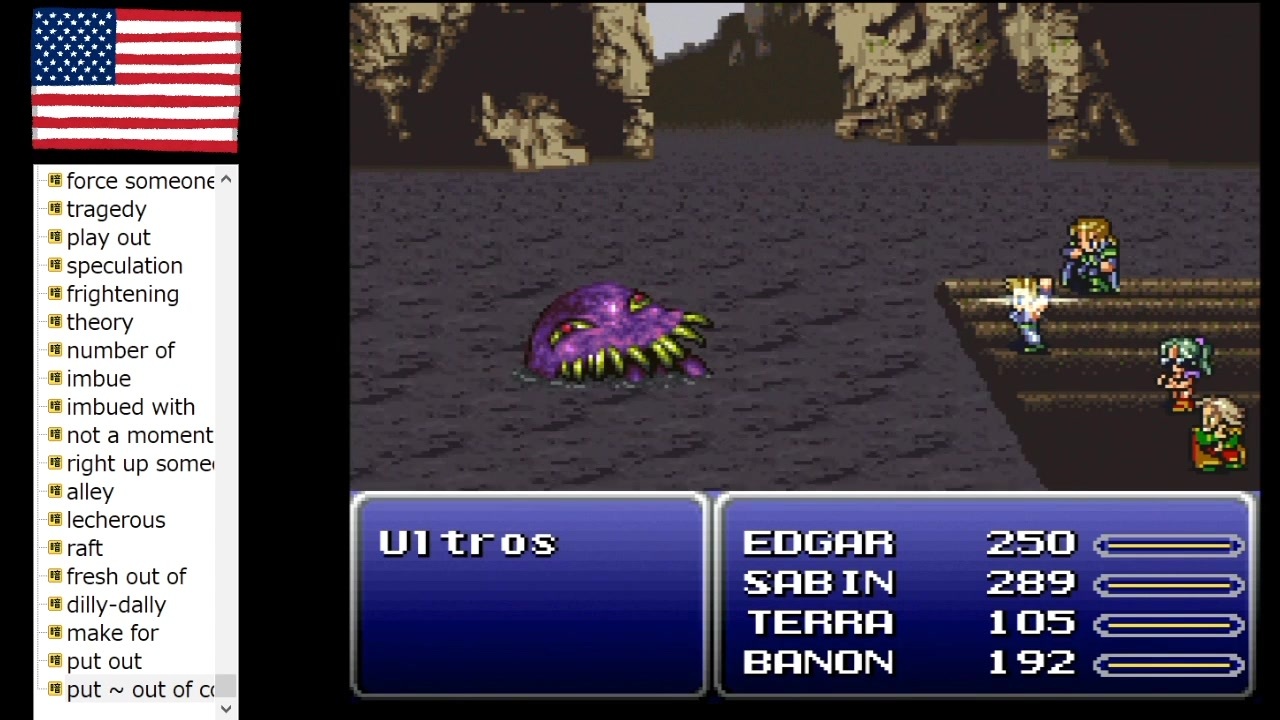Open the dictionary entry icon for "theory"
This screenshot has width=1280, height=720.
coord(54,322)
